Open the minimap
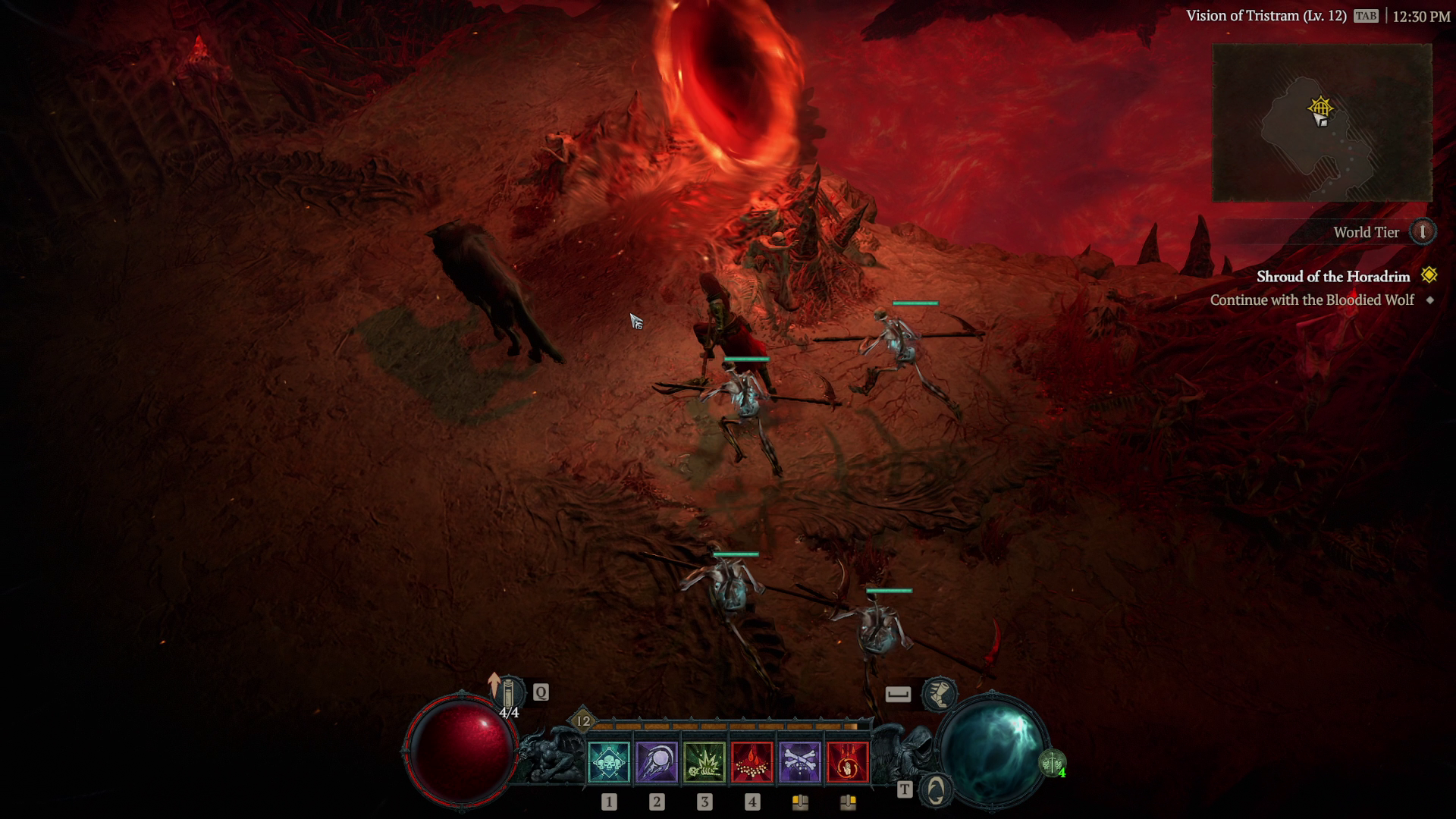The image size is (1456, 819). tap(1322, 123)
